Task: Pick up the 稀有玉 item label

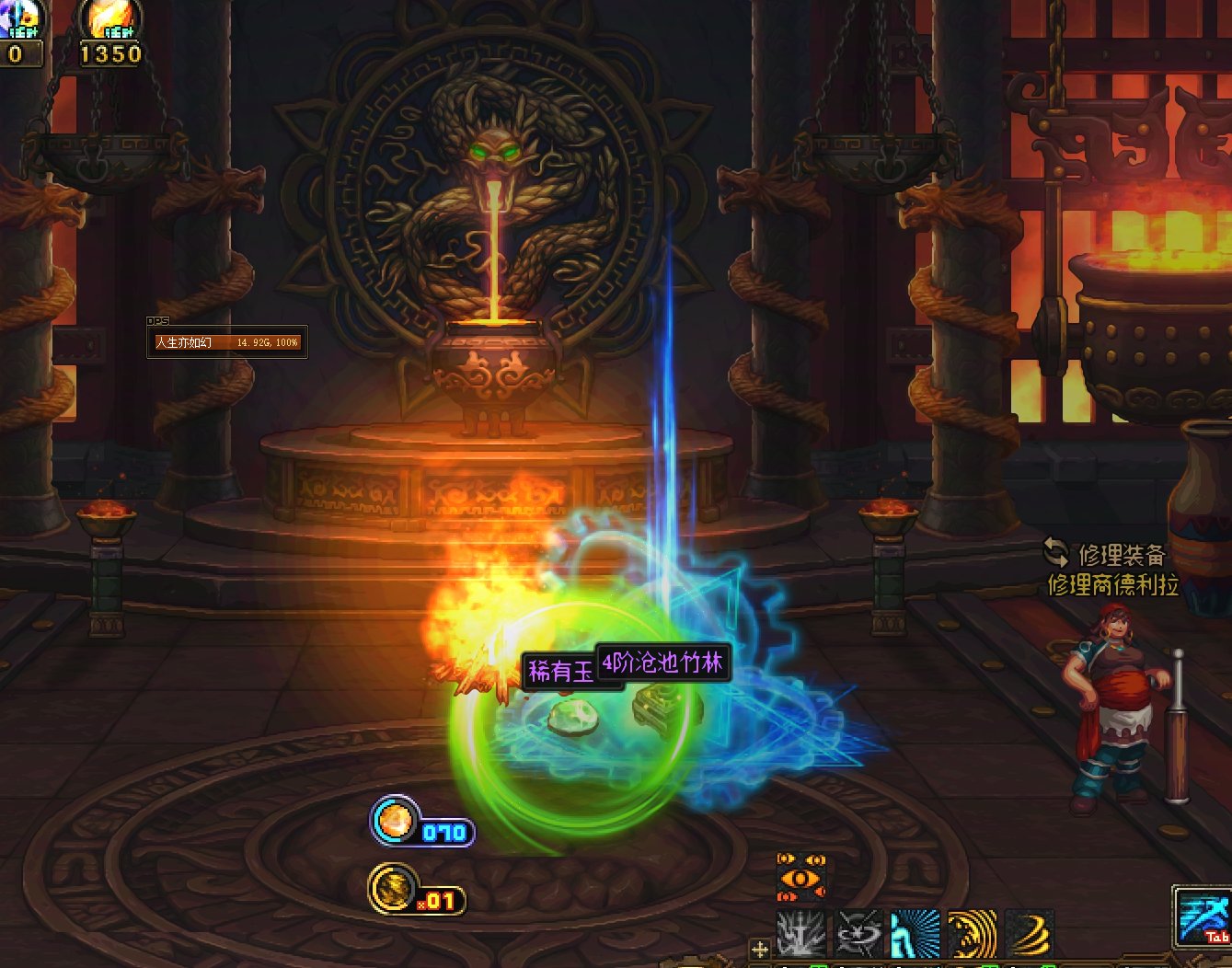Action: 560,672
